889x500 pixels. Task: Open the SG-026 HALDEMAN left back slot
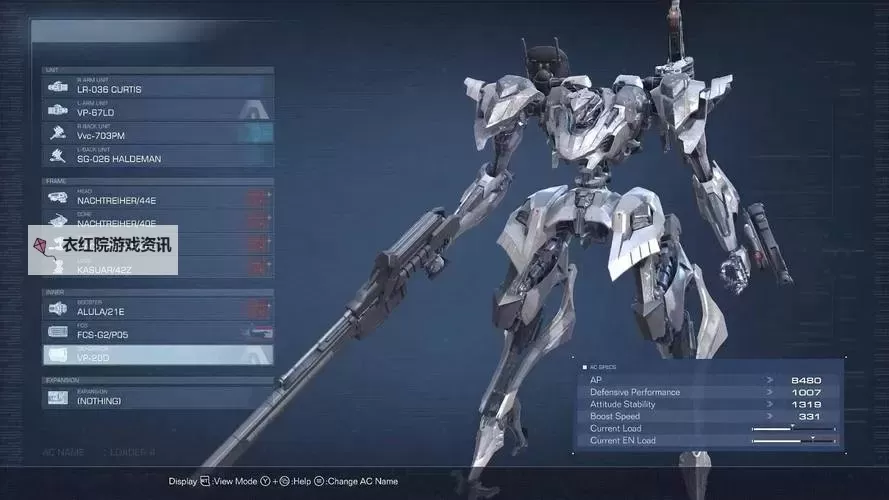pos(158,156)
